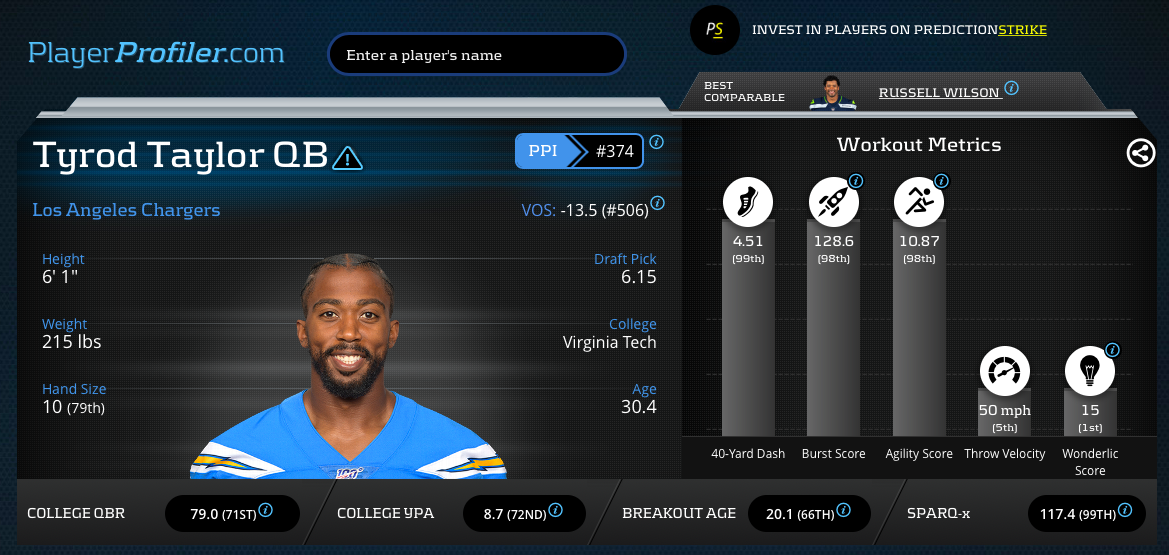The image size is (1169, 555).
Task: Show info for the SPARQ-x stat
Action: tap(1127, 510)
